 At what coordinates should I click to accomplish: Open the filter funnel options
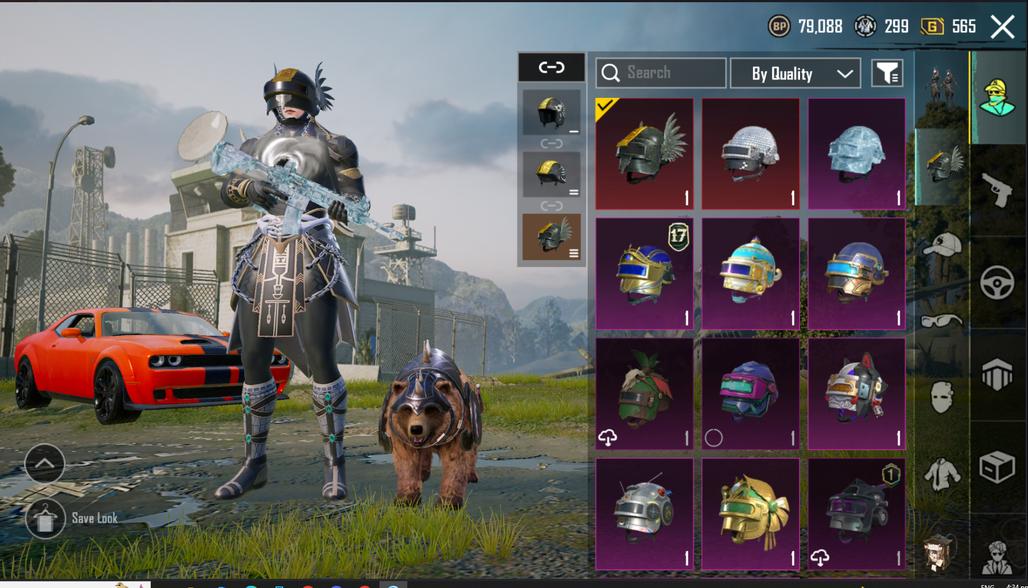click(887, 73)
